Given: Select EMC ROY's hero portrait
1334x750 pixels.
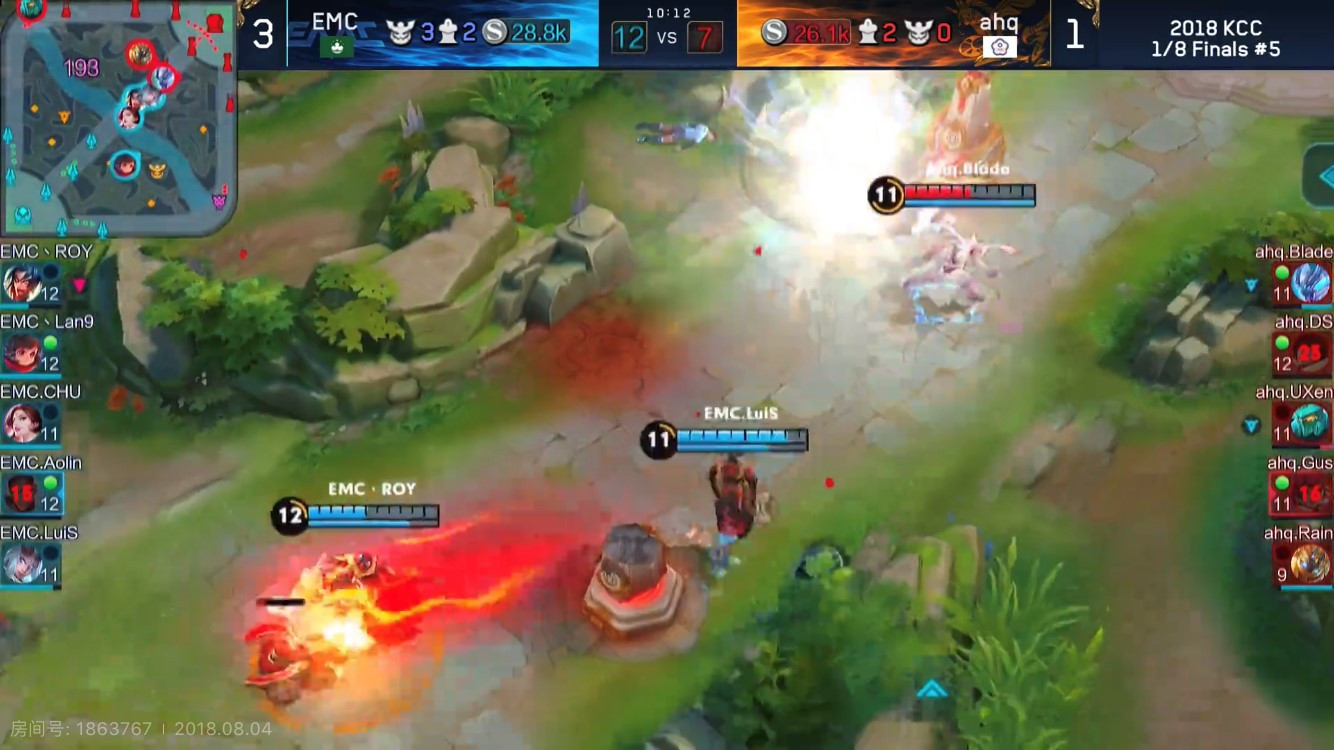Looking at the screenshot, I should click(22, 283).
